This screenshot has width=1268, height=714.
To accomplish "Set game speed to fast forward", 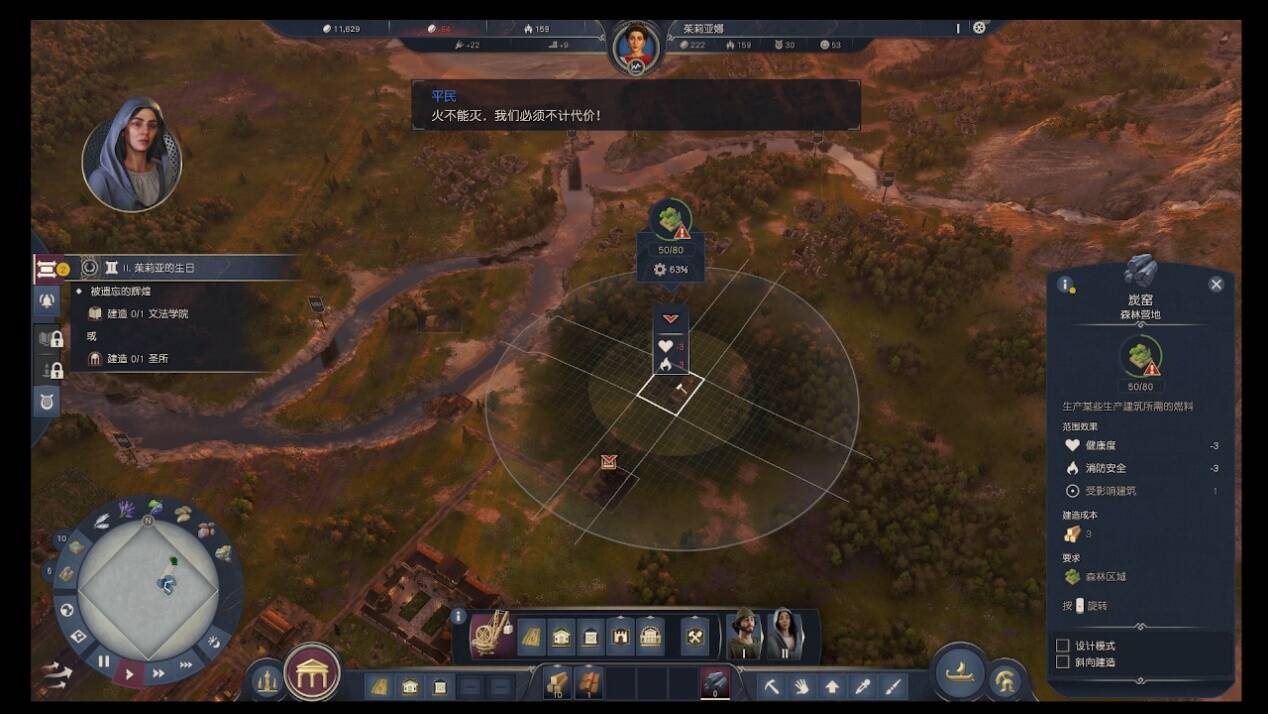I will [x=158, y=673].
